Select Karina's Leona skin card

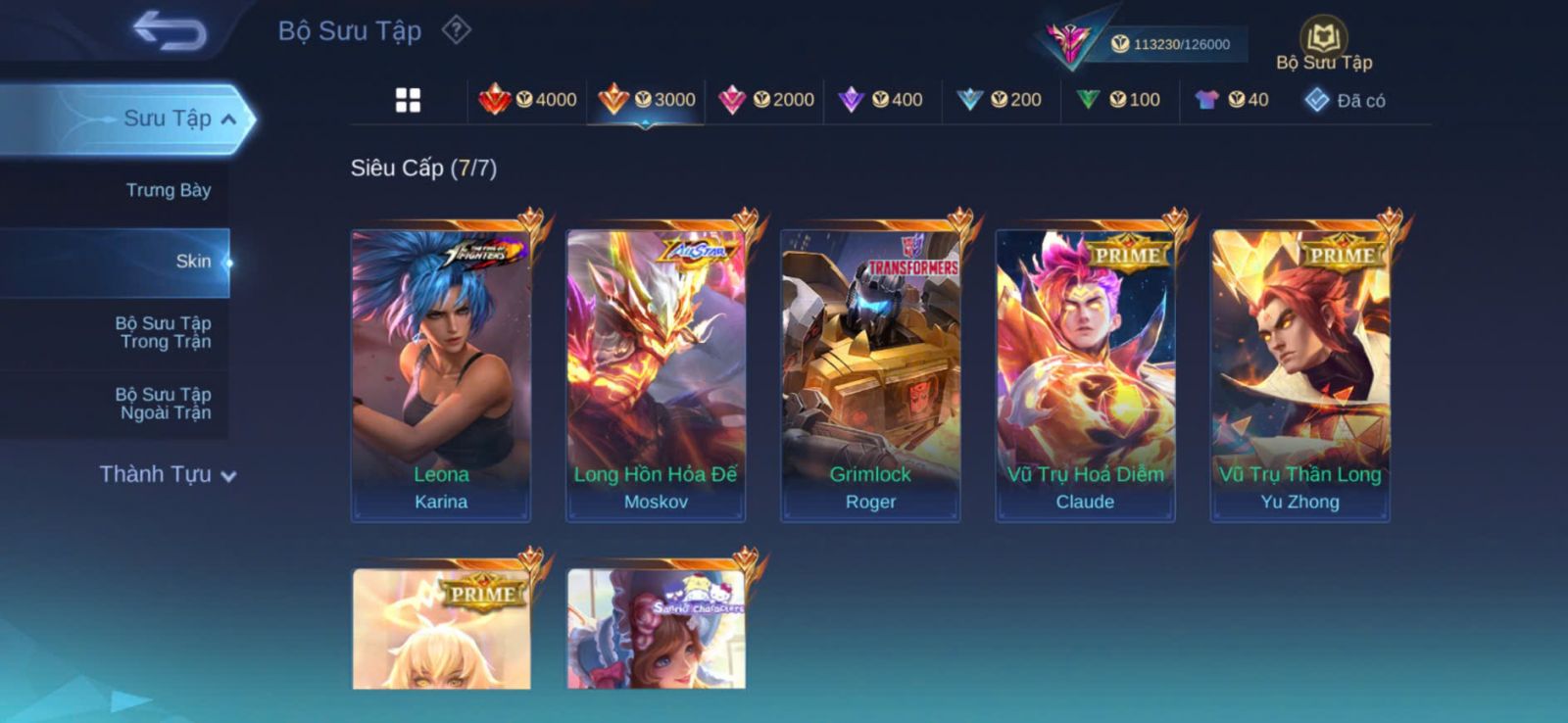click(441, 374)
